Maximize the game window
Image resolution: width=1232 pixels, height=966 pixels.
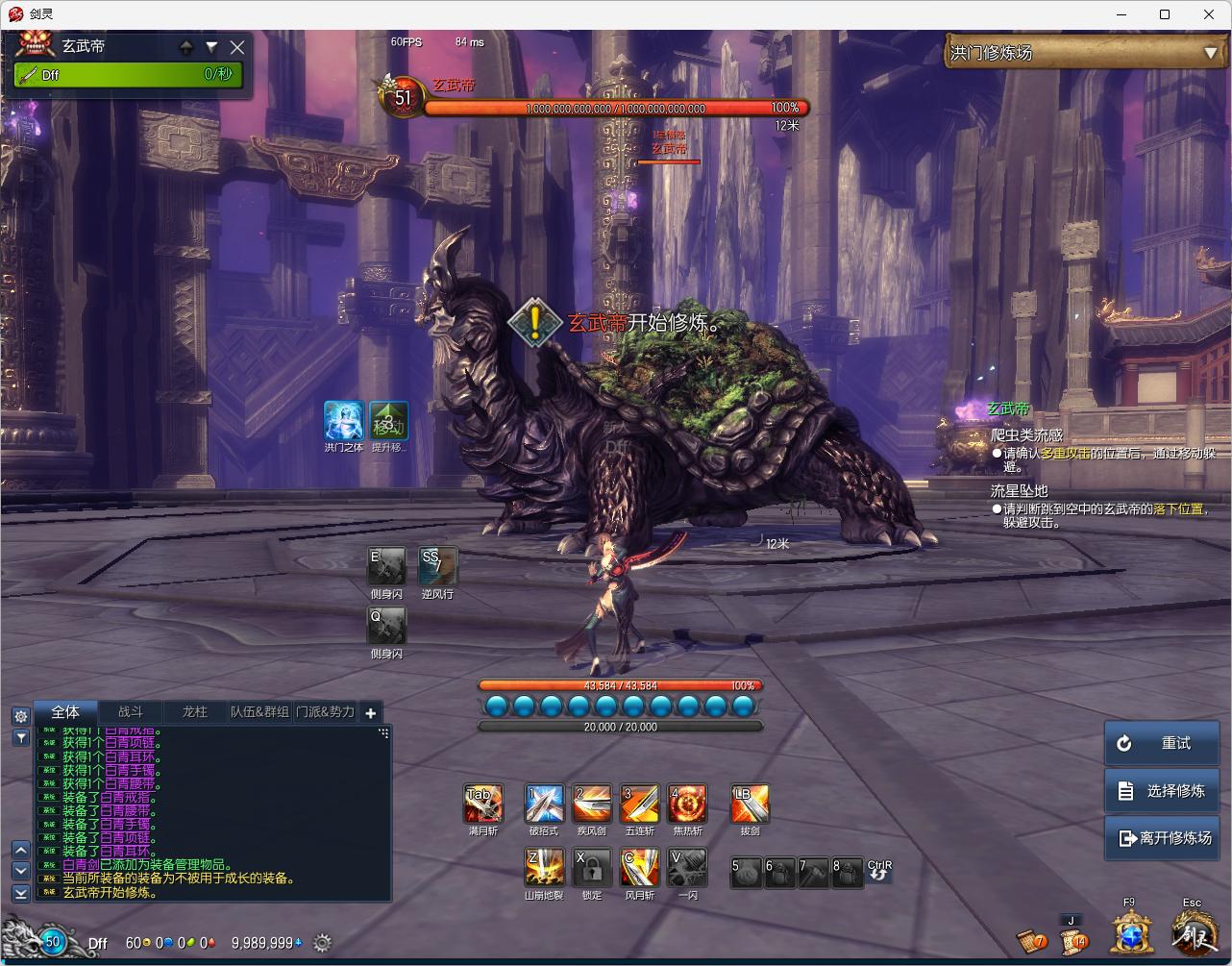1165,14
